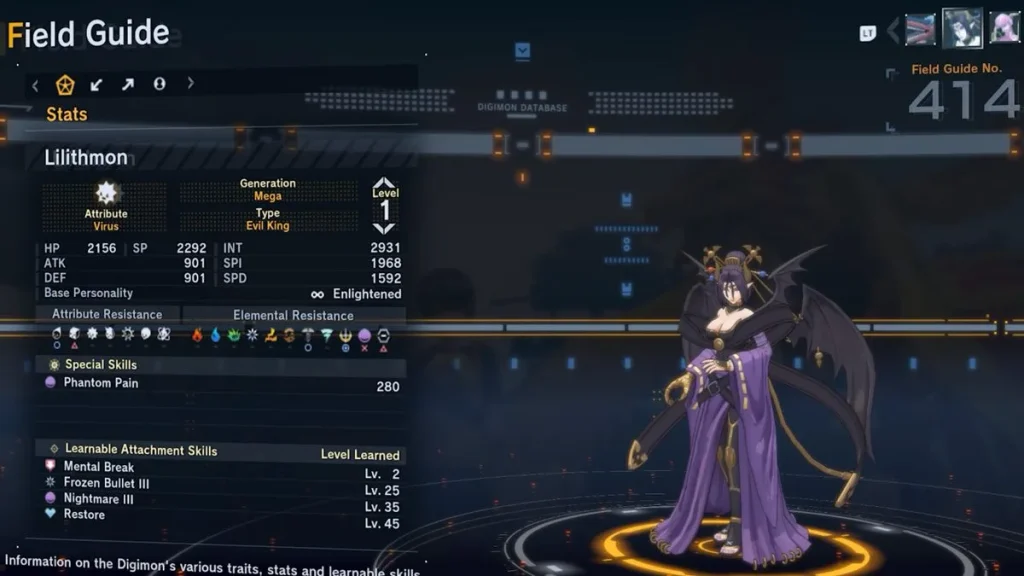Show the round profile icon tab
Viewport: 1024px width, 576px height.
coord(159,85)
